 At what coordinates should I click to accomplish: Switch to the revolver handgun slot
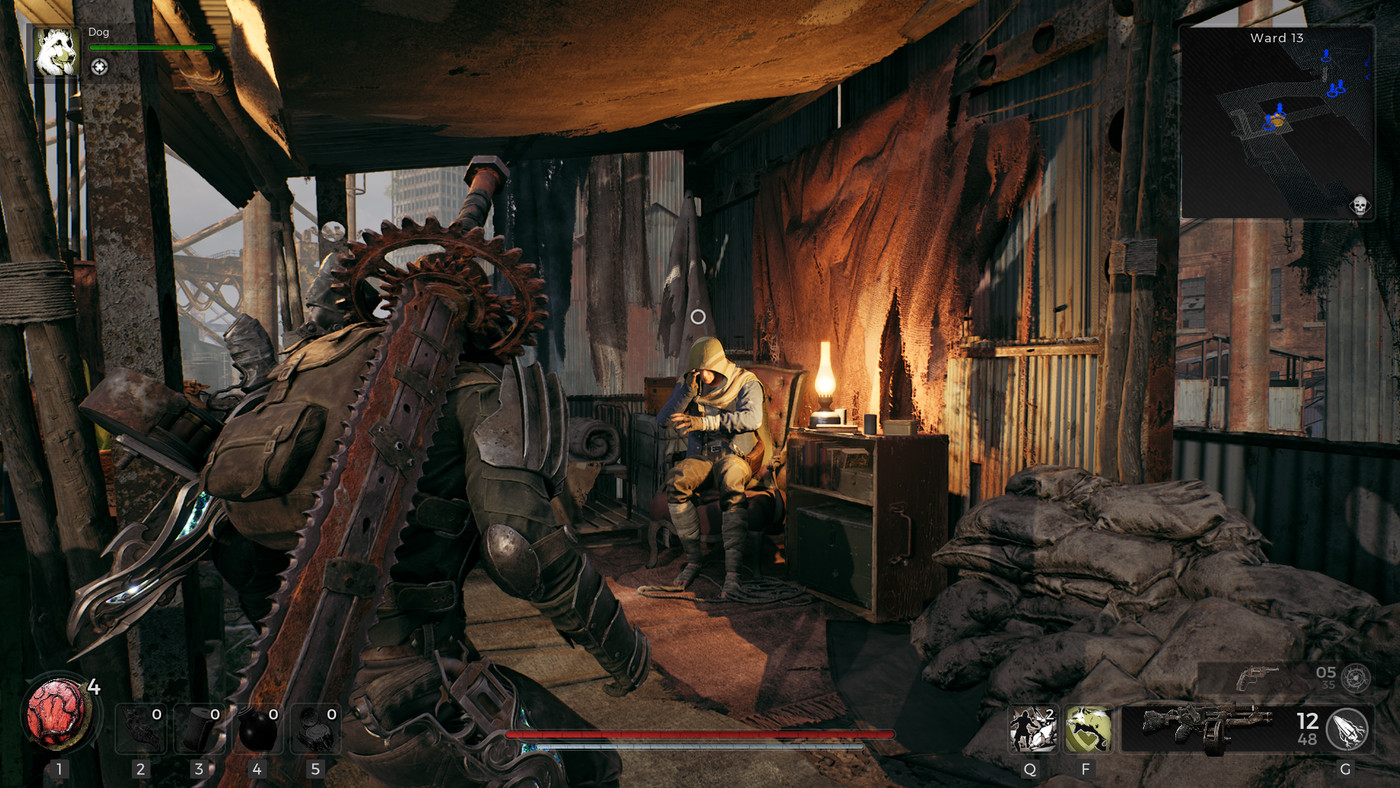(1256, 678)
